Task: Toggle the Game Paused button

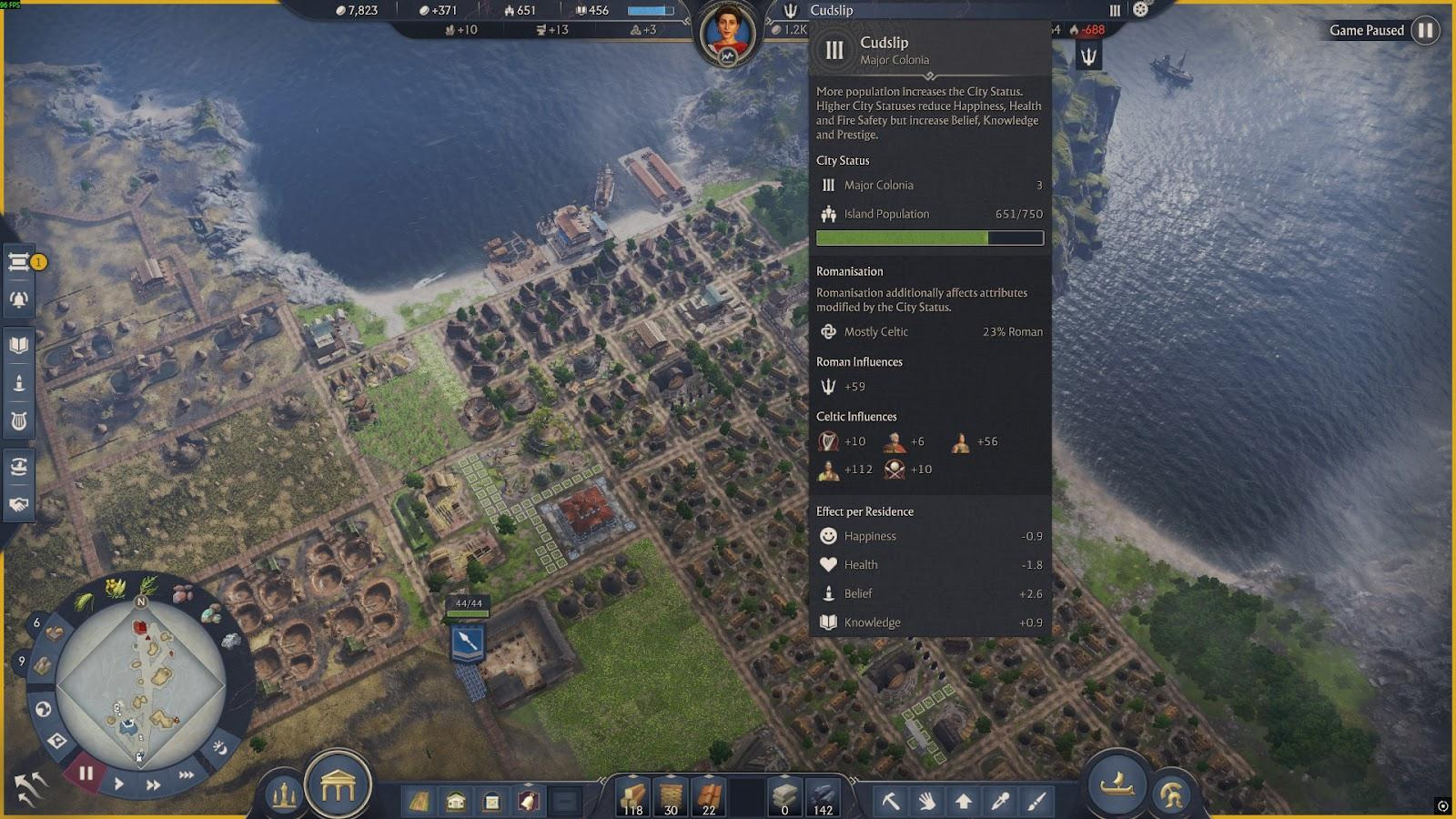Action: click(x=1425, y=30)
